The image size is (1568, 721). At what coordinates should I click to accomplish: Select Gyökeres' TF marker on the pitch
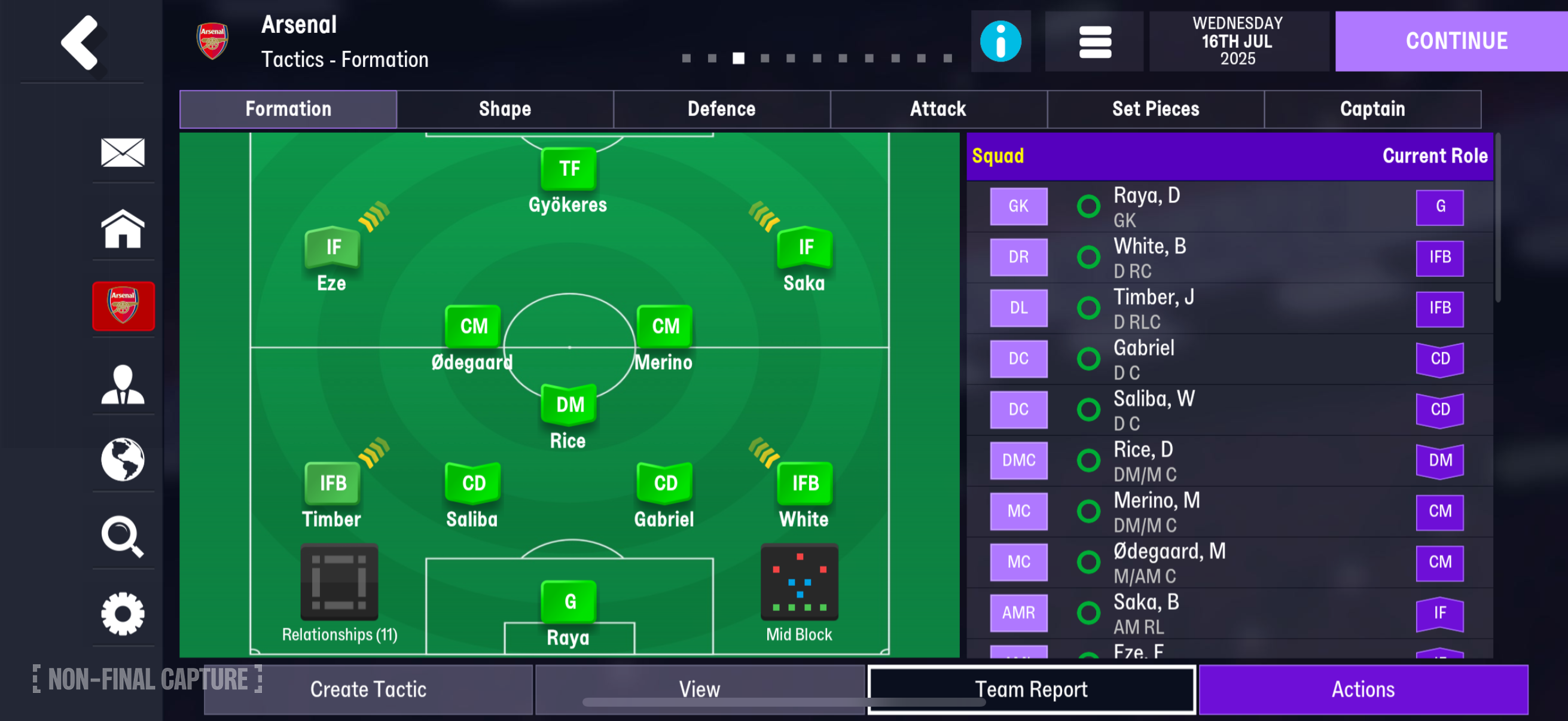pyautogui.click(x=568, y=169)
